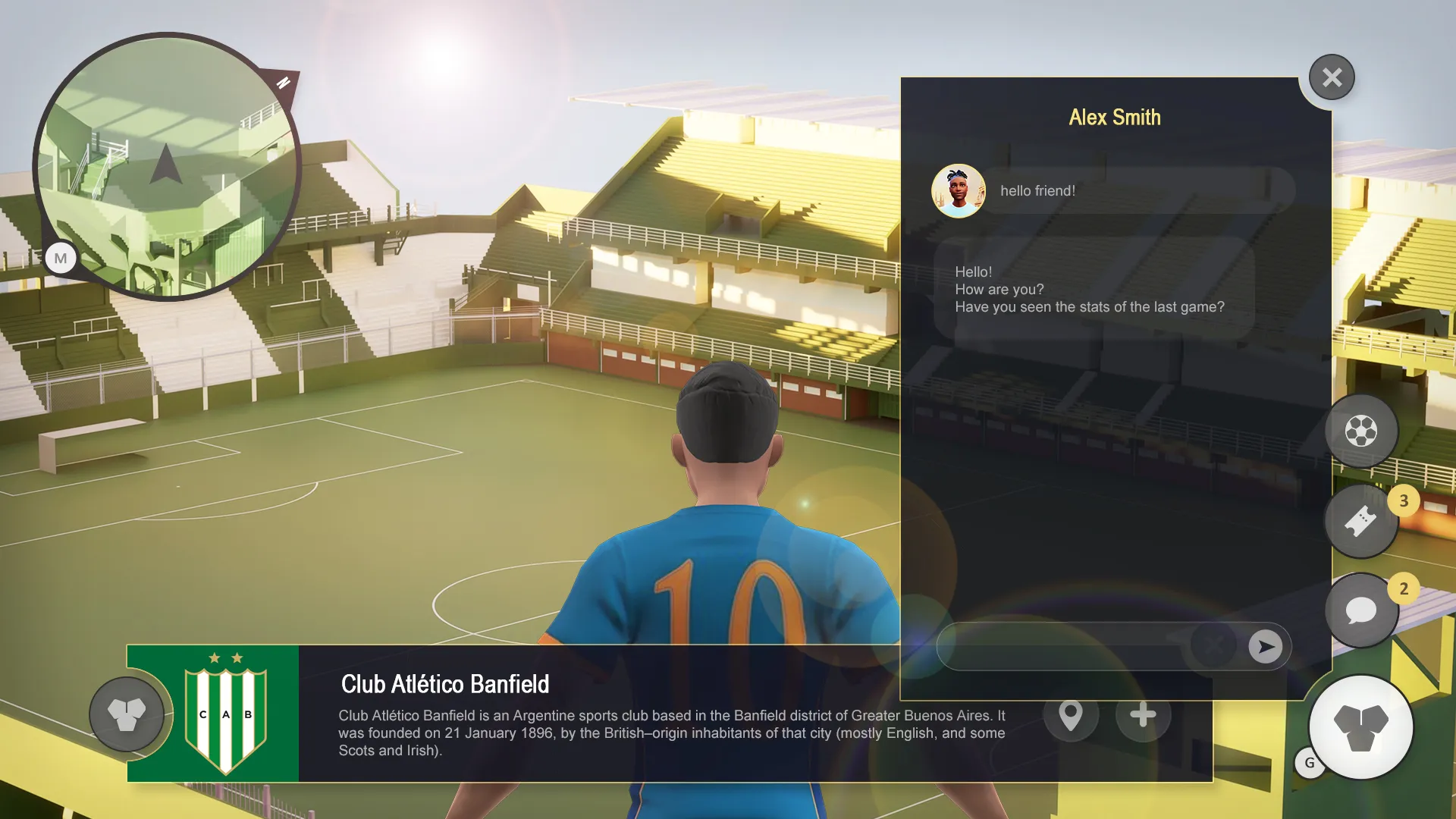1456x819 pixels.
Task: Click the location pin icon
Action: coord(1071,714)
